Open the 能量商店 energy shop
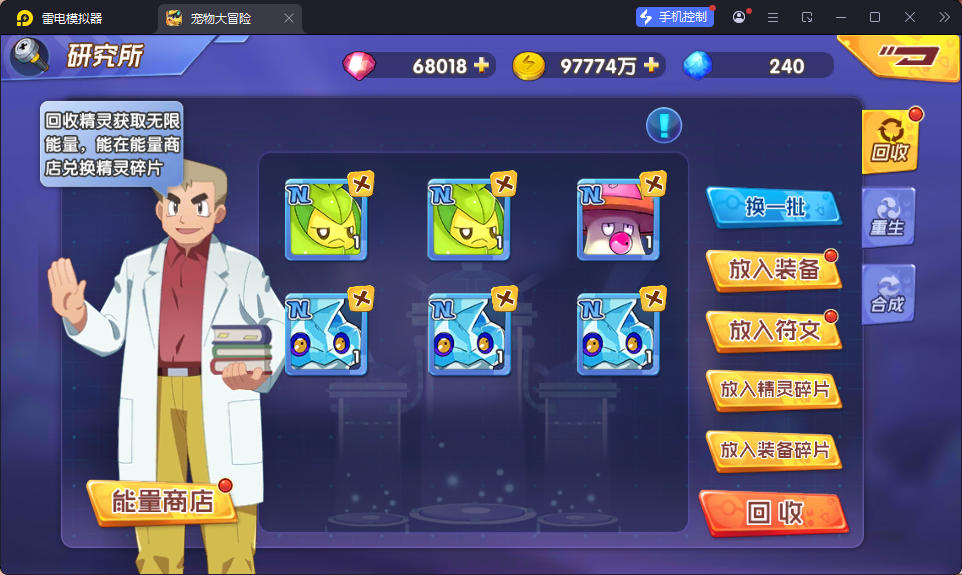Screen dimensions: 962x575 point(162,502)
